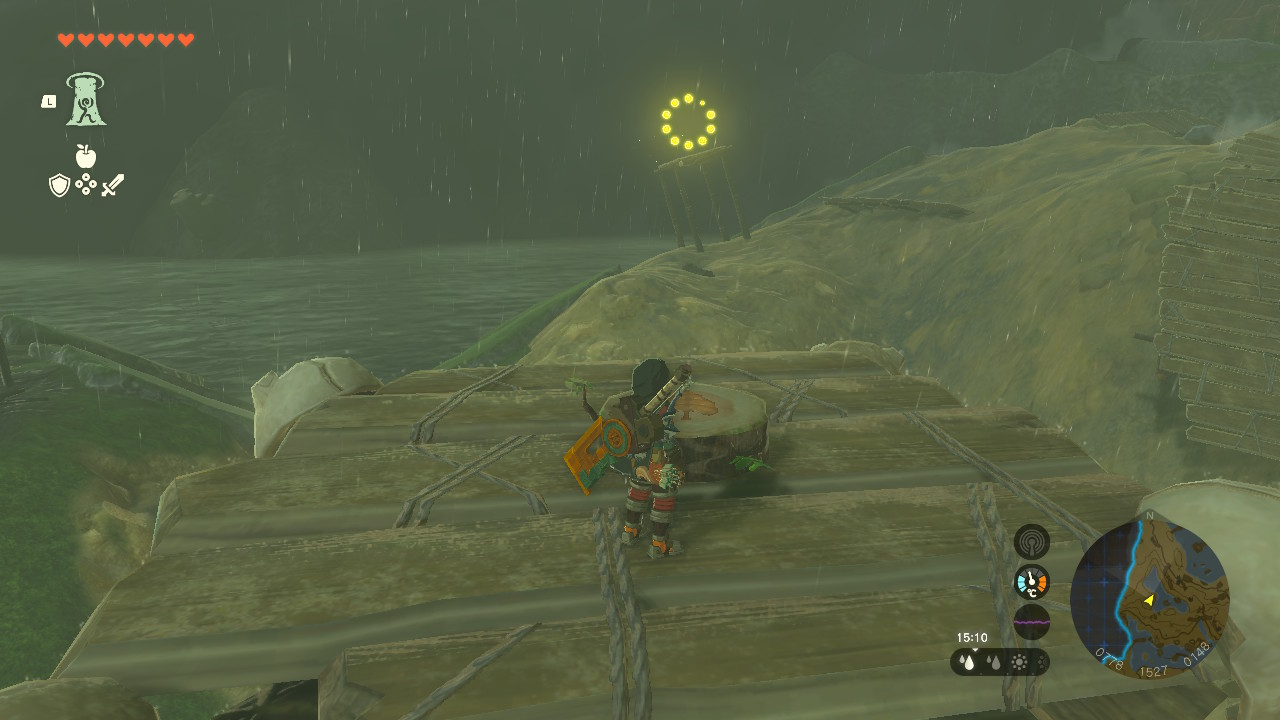
Task: Click the Sheikah sensor signal icon
Action: tap(1031, 542)
